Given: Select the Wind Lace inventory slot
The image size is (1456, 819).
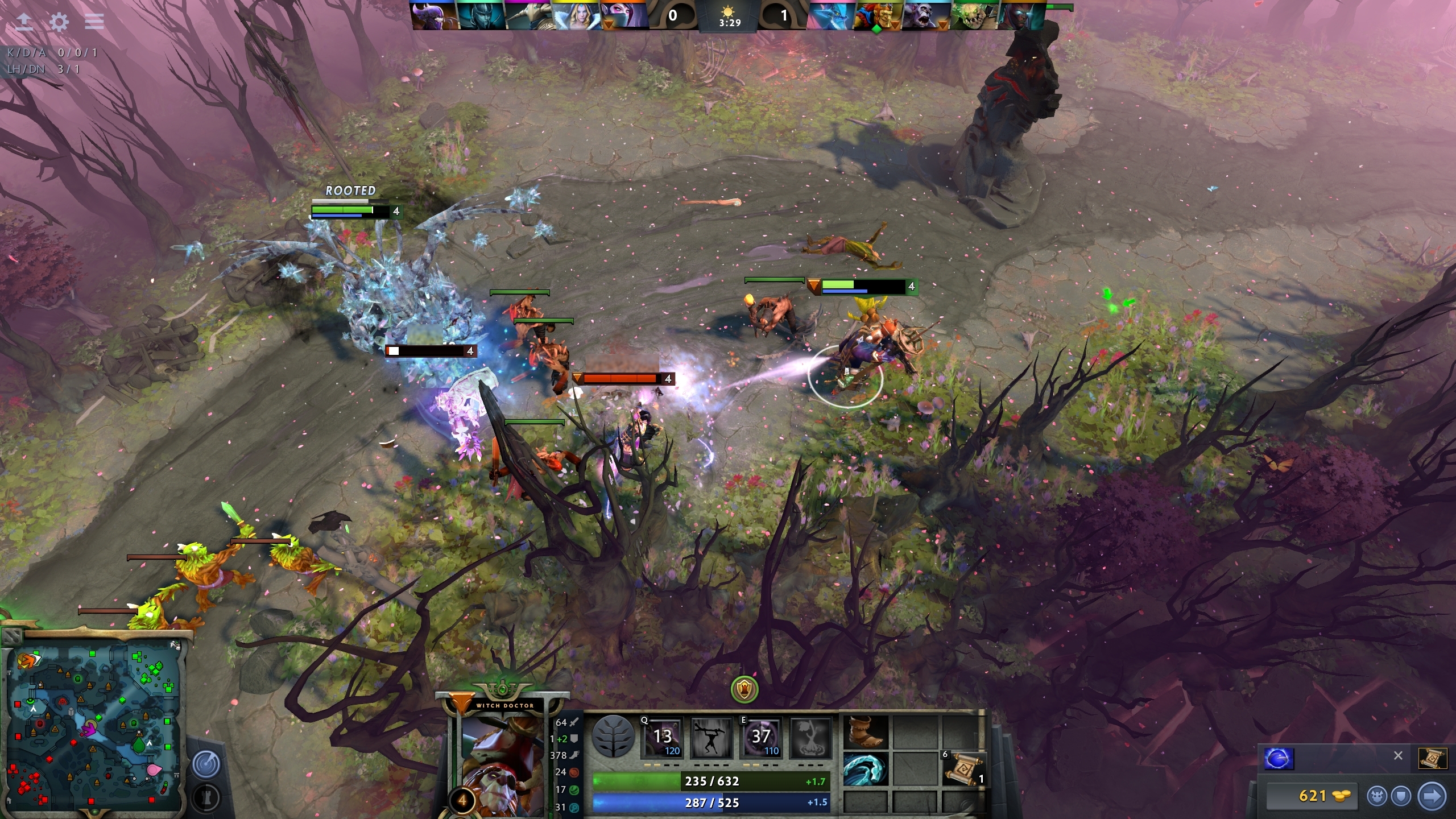Looking at the screenshot, I should (865, 768).
